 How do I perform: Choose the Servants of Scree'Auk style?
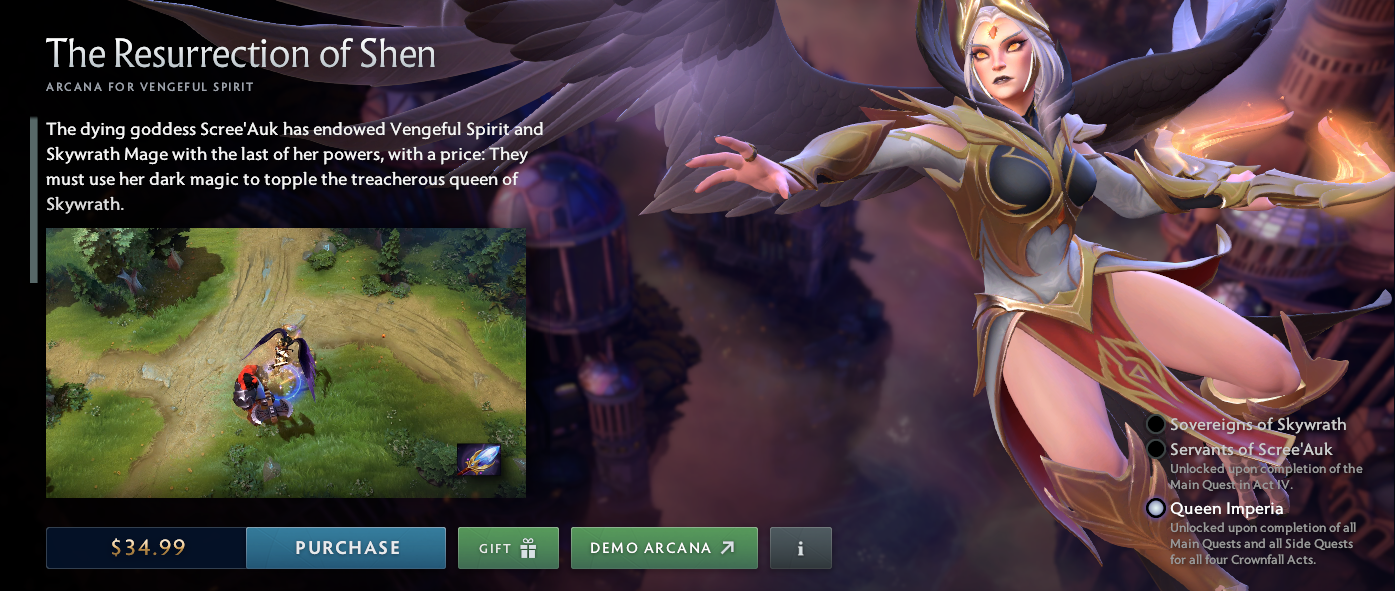point(1156,449)
